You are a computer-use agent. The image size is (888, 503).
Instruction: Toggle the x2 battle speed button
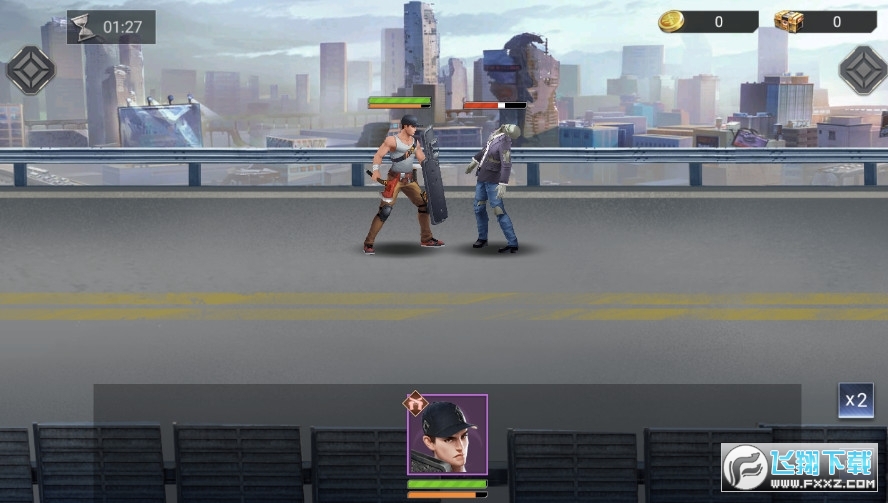point(855,401)
